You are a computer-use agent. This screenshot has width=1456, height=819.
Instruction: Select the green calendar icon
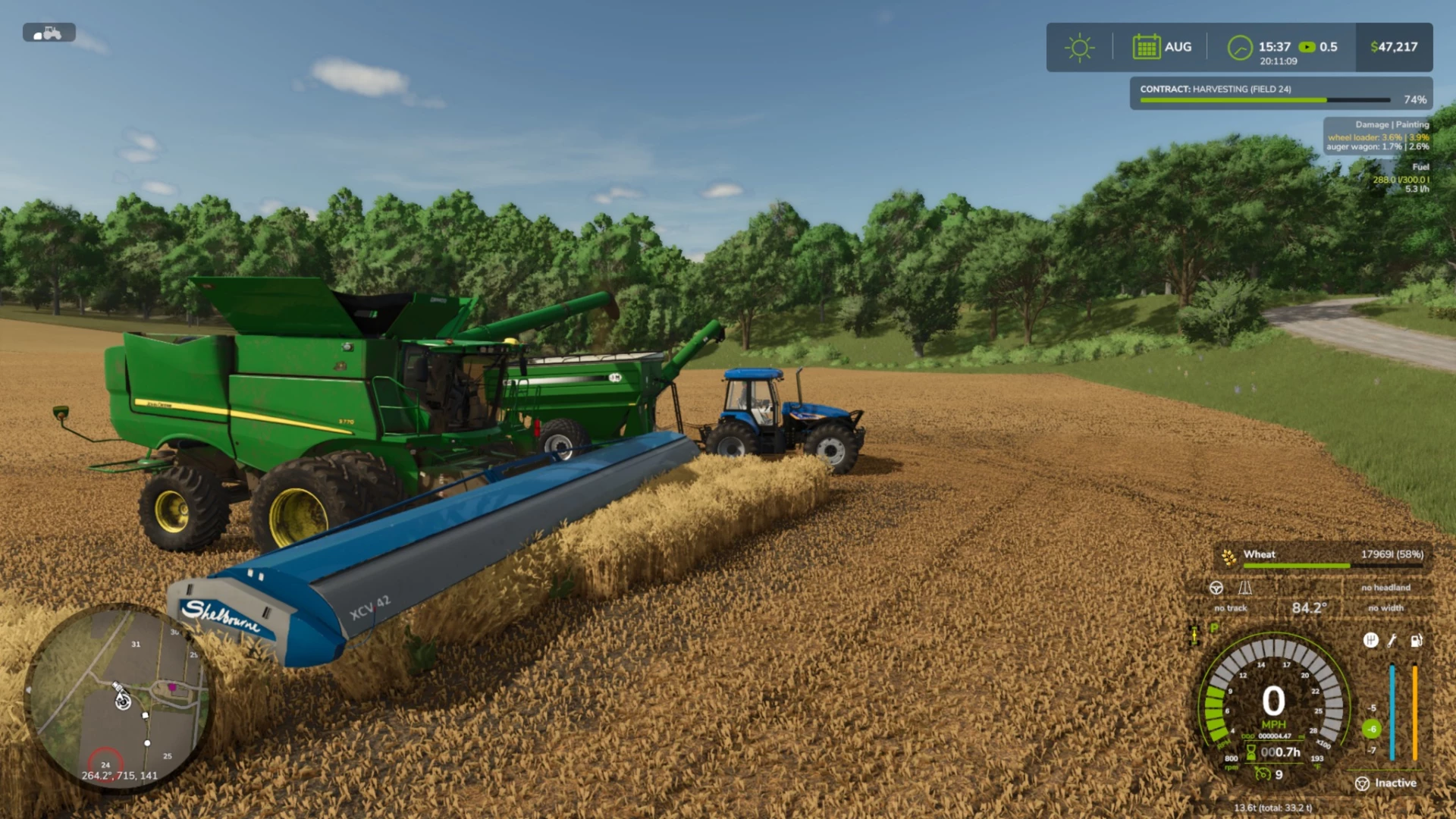[x=1146, y=47]
